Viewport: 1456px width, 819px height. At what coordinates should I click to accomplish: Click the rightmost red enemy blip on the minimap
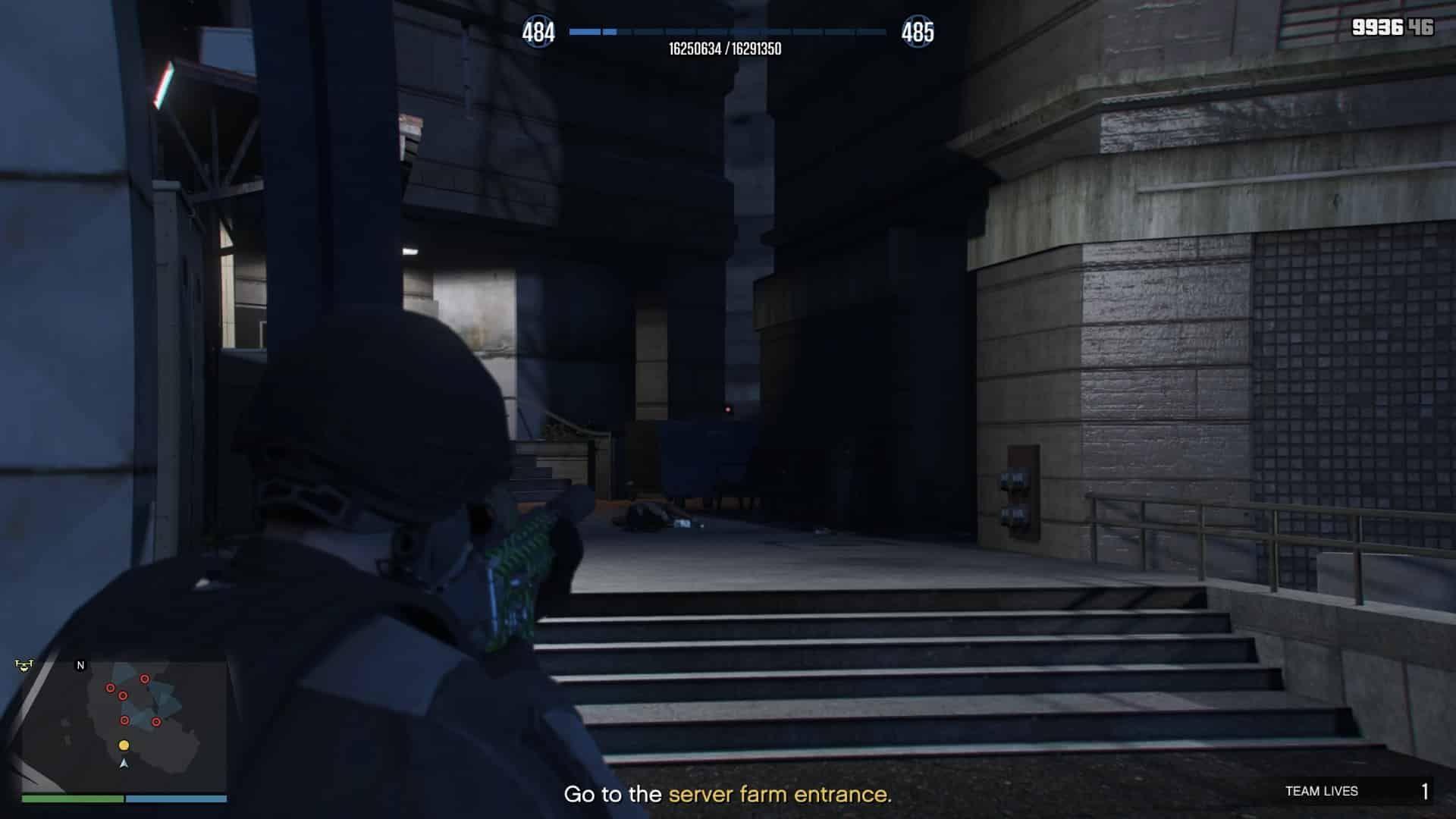156,722
